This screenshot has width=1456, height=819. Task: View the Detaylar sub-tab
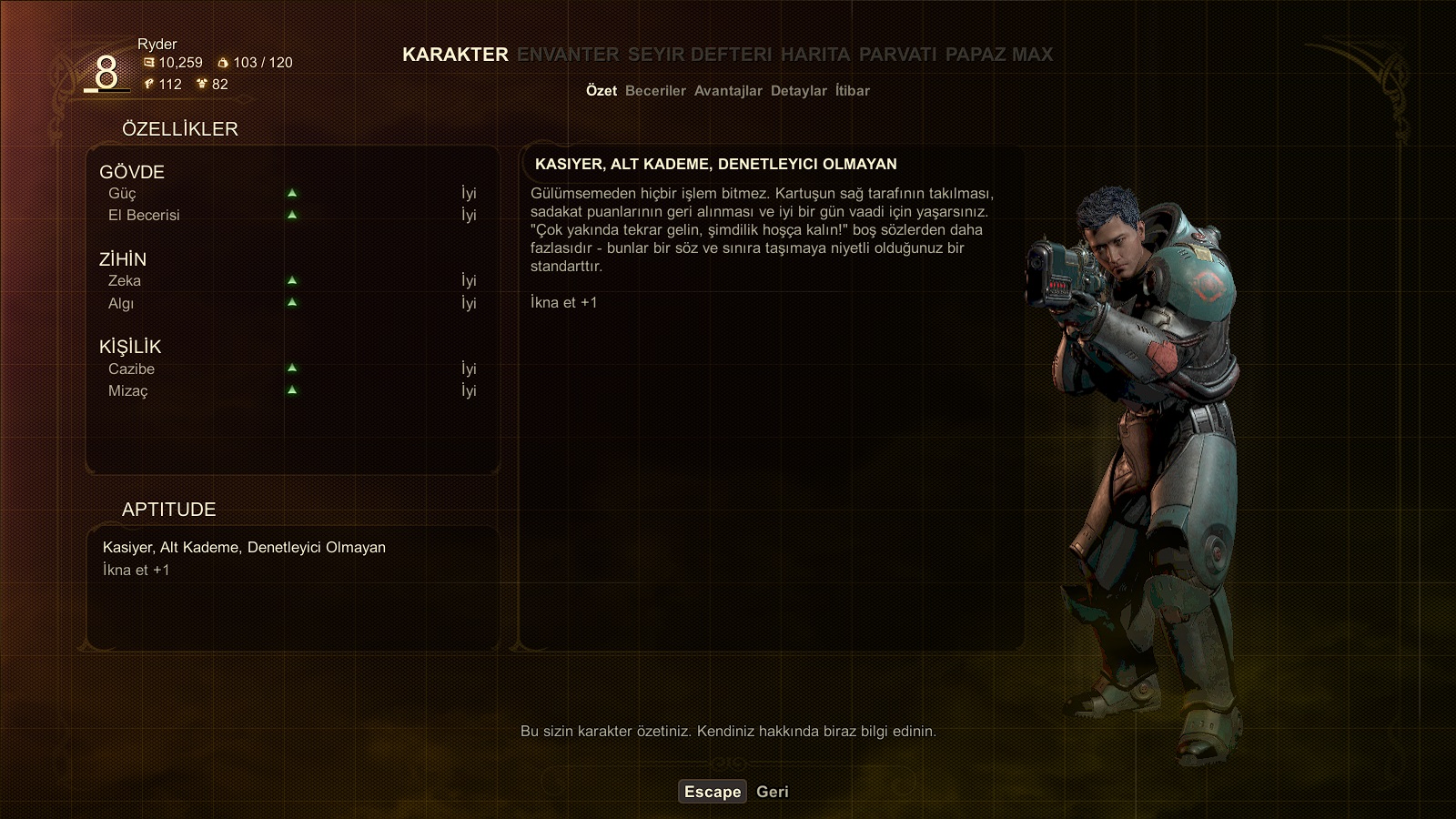798,91
